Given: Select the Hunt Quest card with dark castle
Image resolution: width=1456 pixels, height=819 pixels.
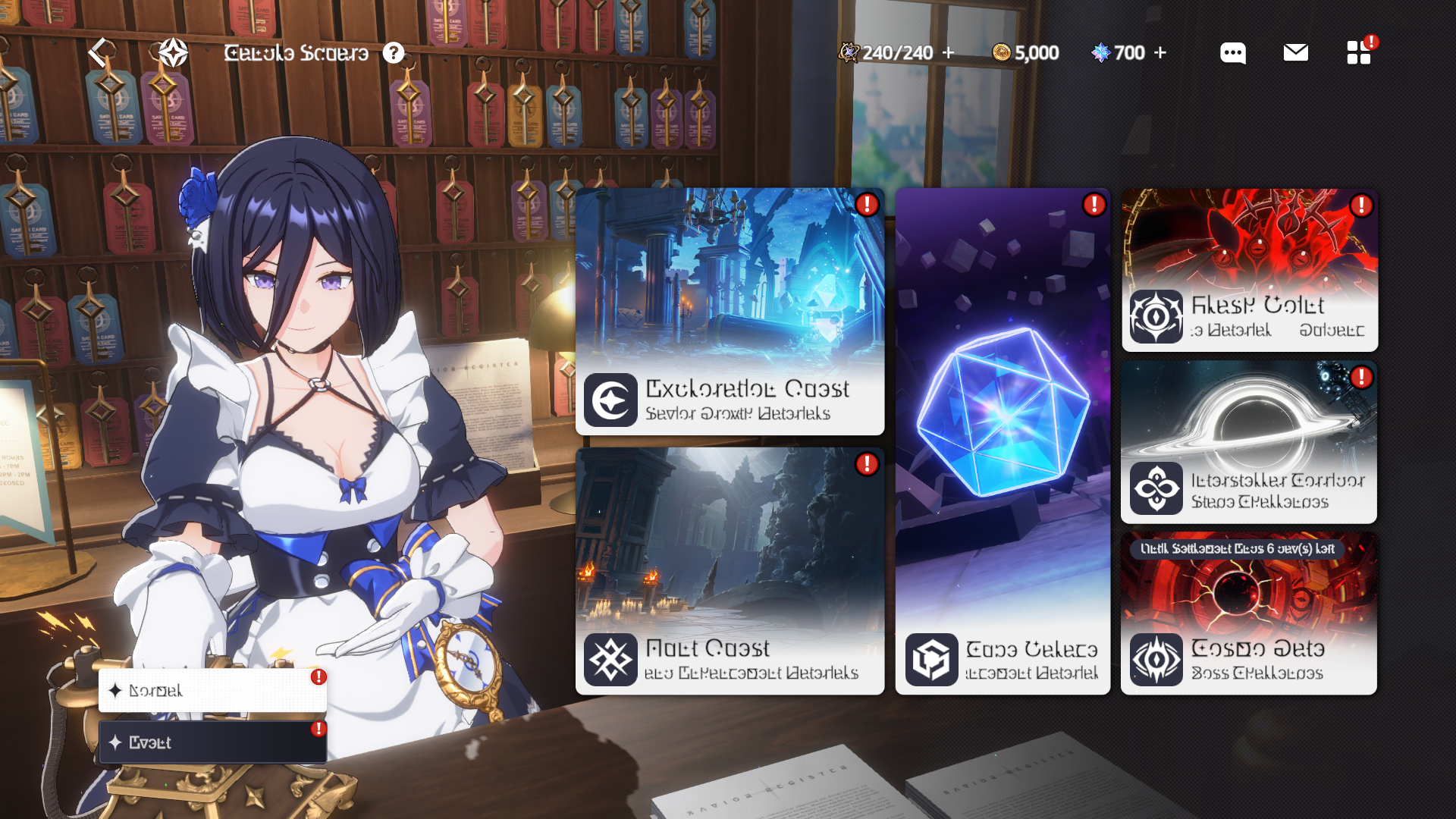Looking at the screenshot, I should tap(730, 570).
